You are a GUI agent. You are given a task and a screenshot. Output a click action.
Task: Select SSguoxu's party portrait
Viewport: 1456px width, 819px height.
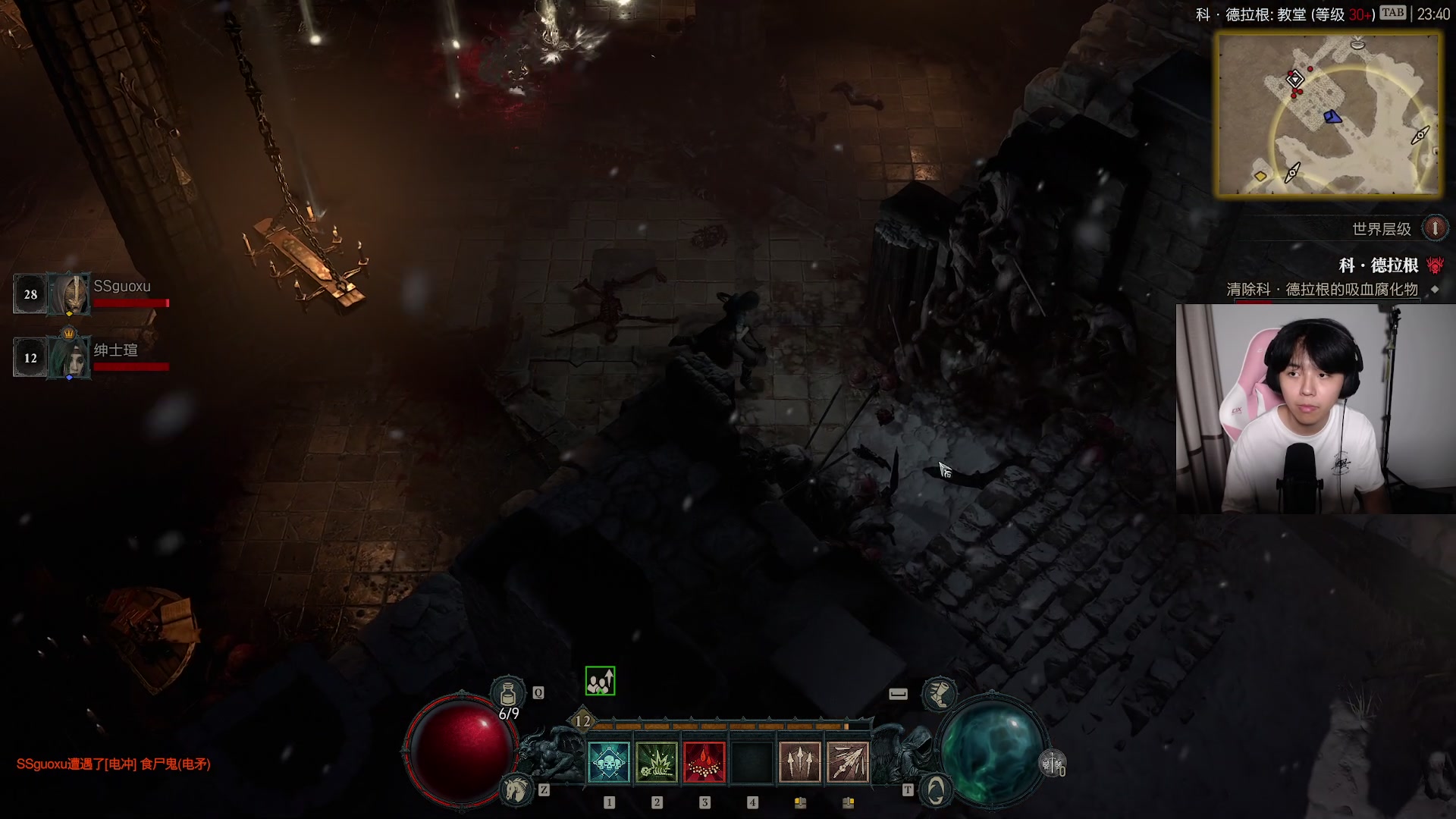(x=69, y=294)
